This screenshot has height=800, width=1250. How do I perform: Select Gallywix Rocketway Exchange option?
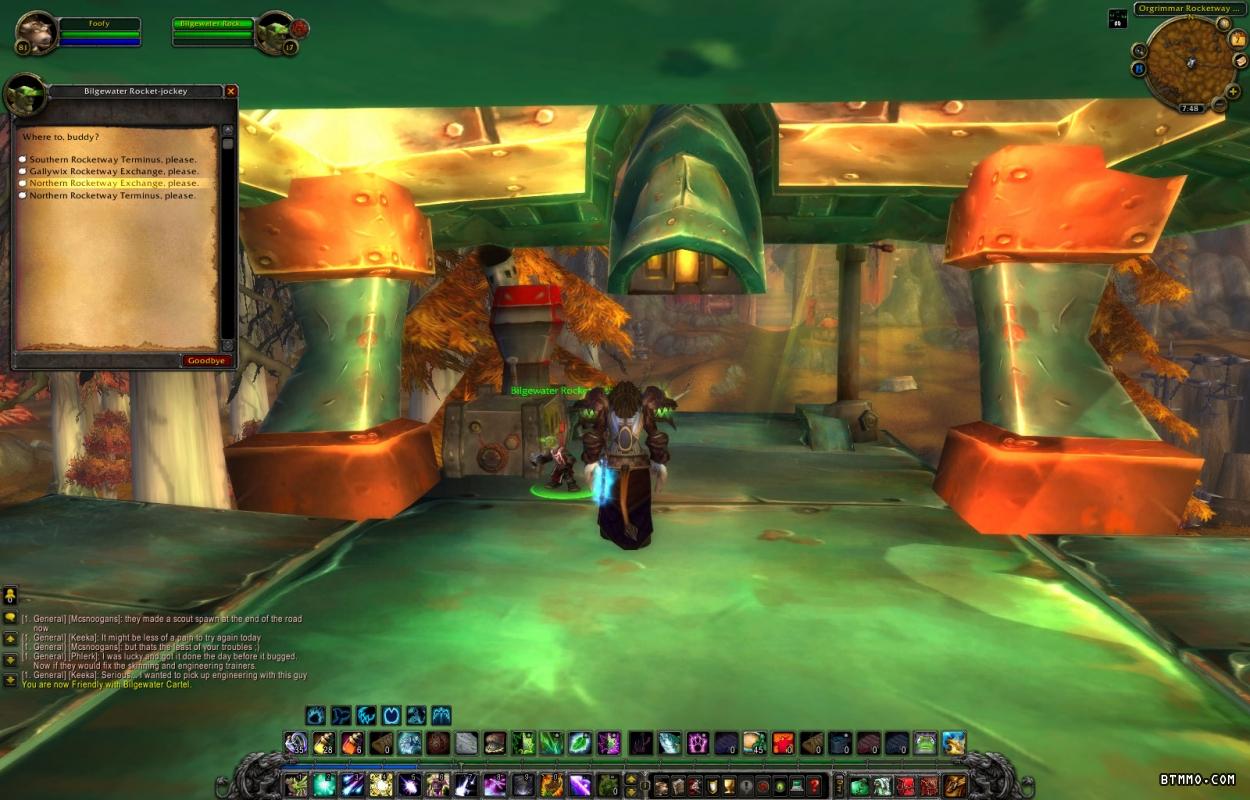[113, 172]
